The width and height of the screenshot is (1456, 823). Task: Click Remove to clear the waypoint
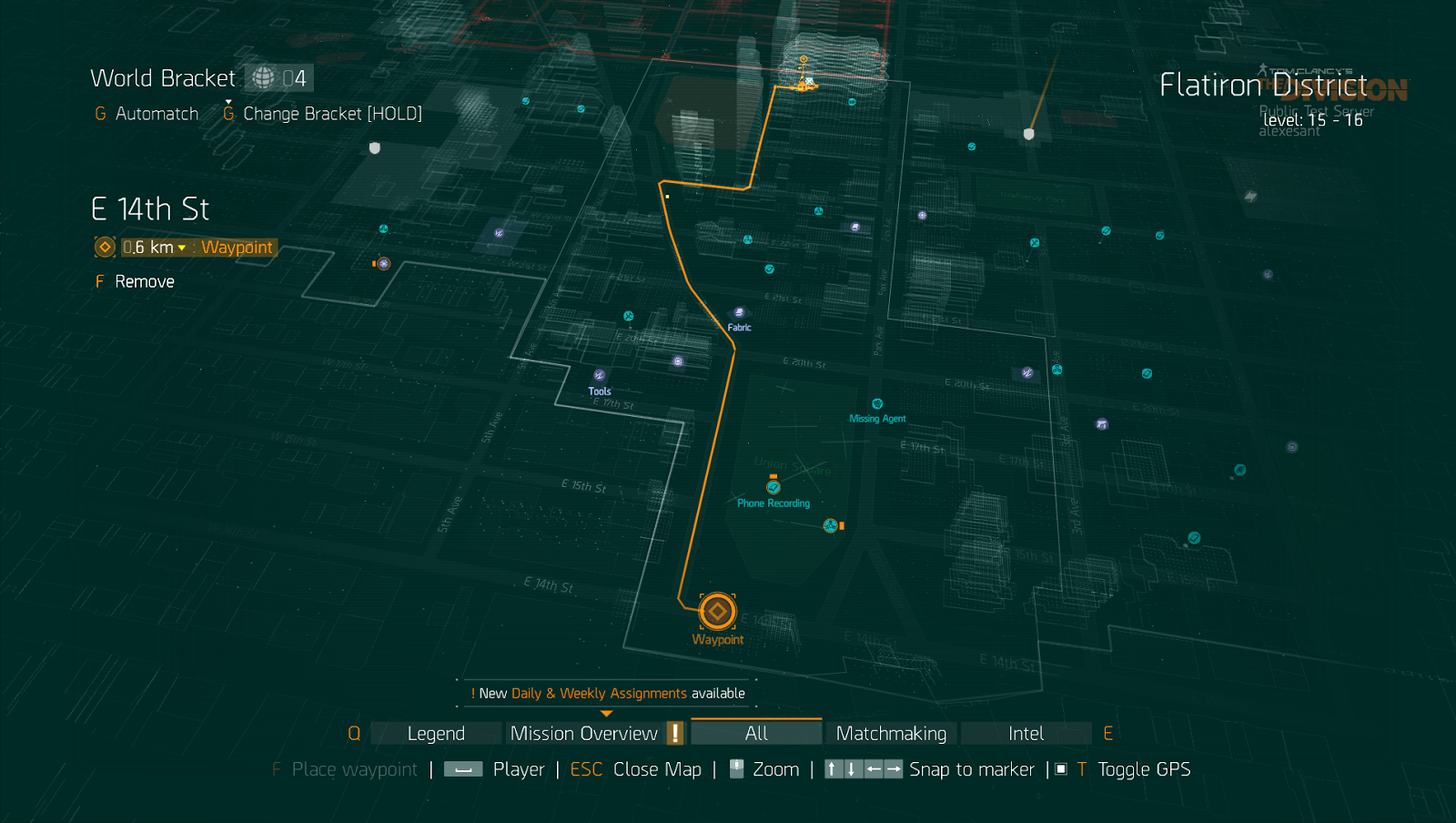(x=144, y=281)
